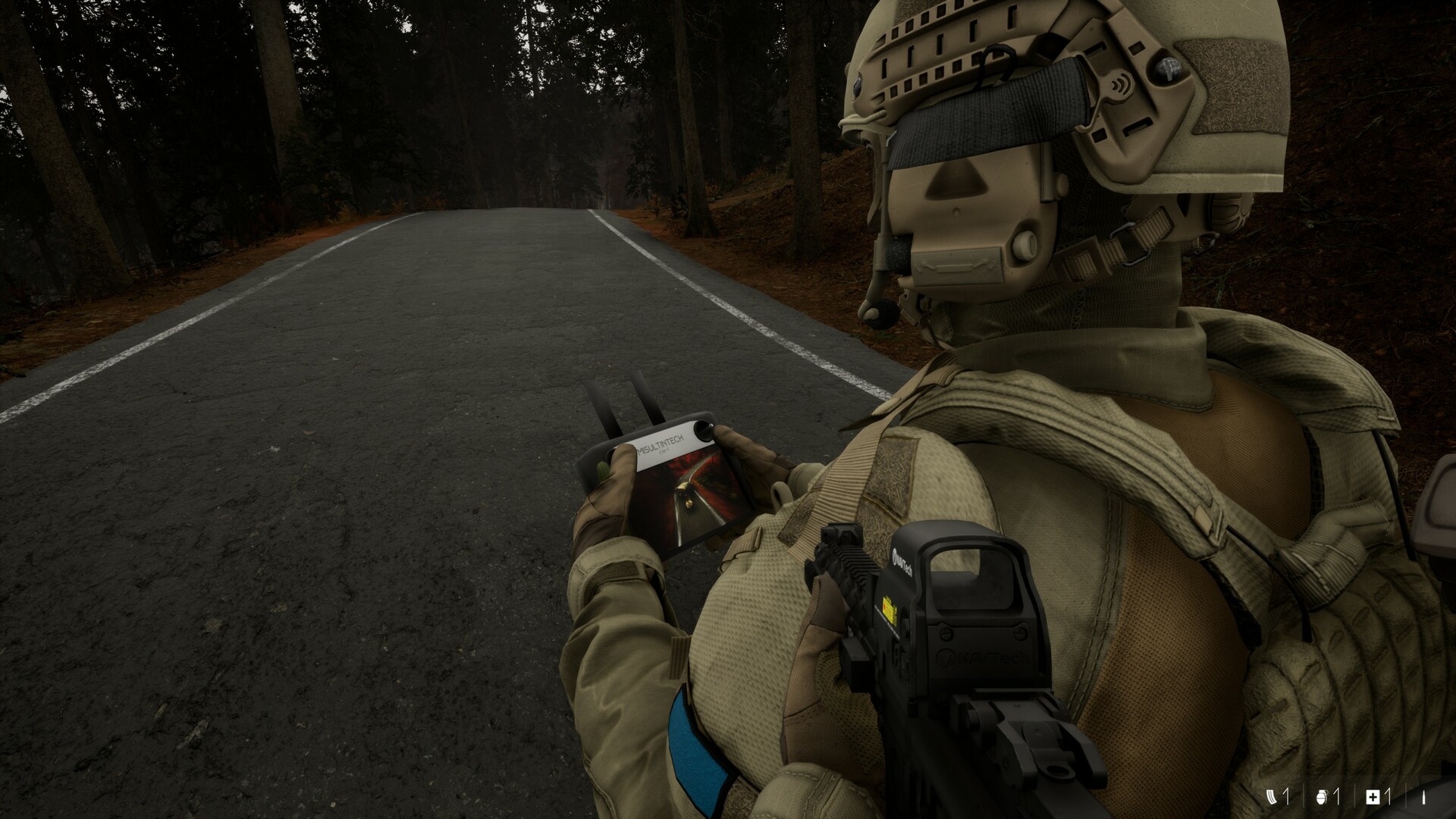Select the single bullet fire-mode icon
Viewport: 1456px width, 819px height.
1423,797
